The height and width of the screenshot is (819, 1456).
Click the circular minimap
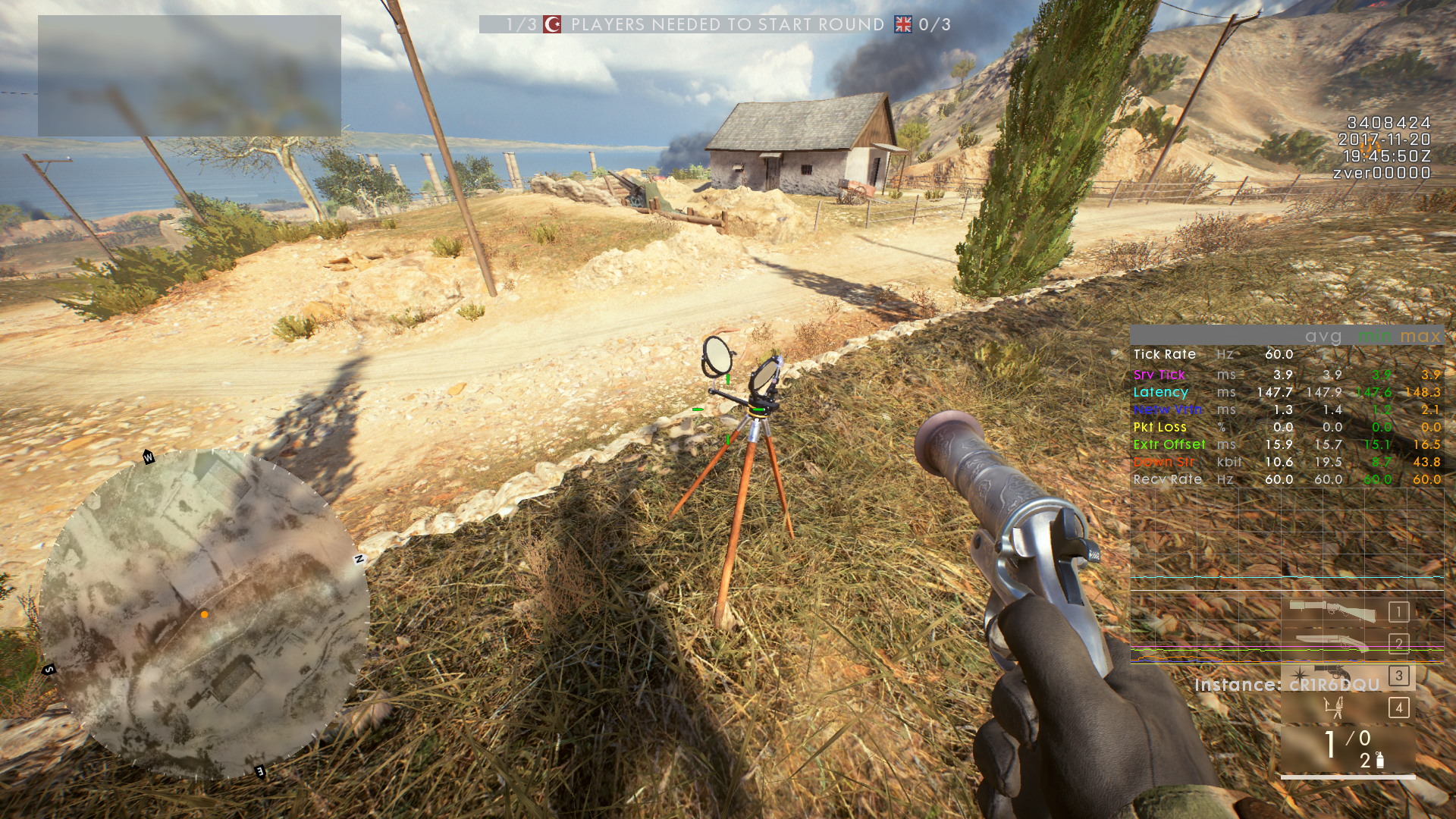click(x=203, y=613)
